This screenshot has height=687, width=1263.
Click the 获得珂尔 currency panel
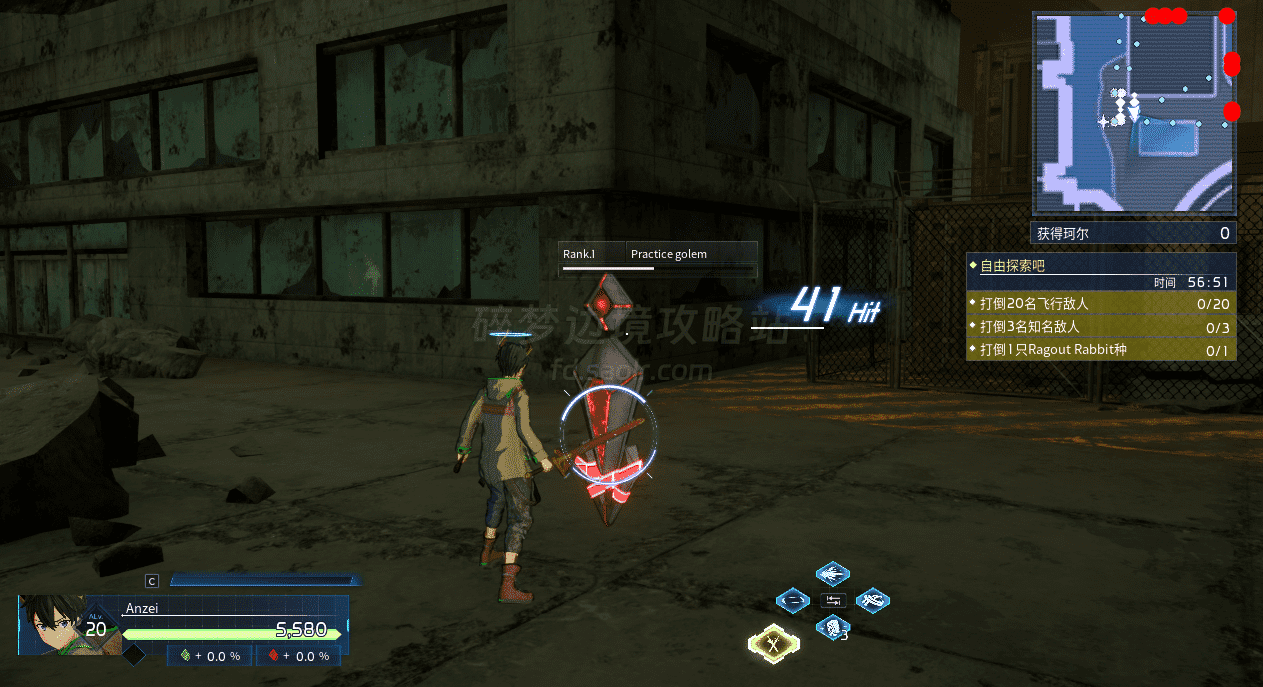coord(1134,234)
